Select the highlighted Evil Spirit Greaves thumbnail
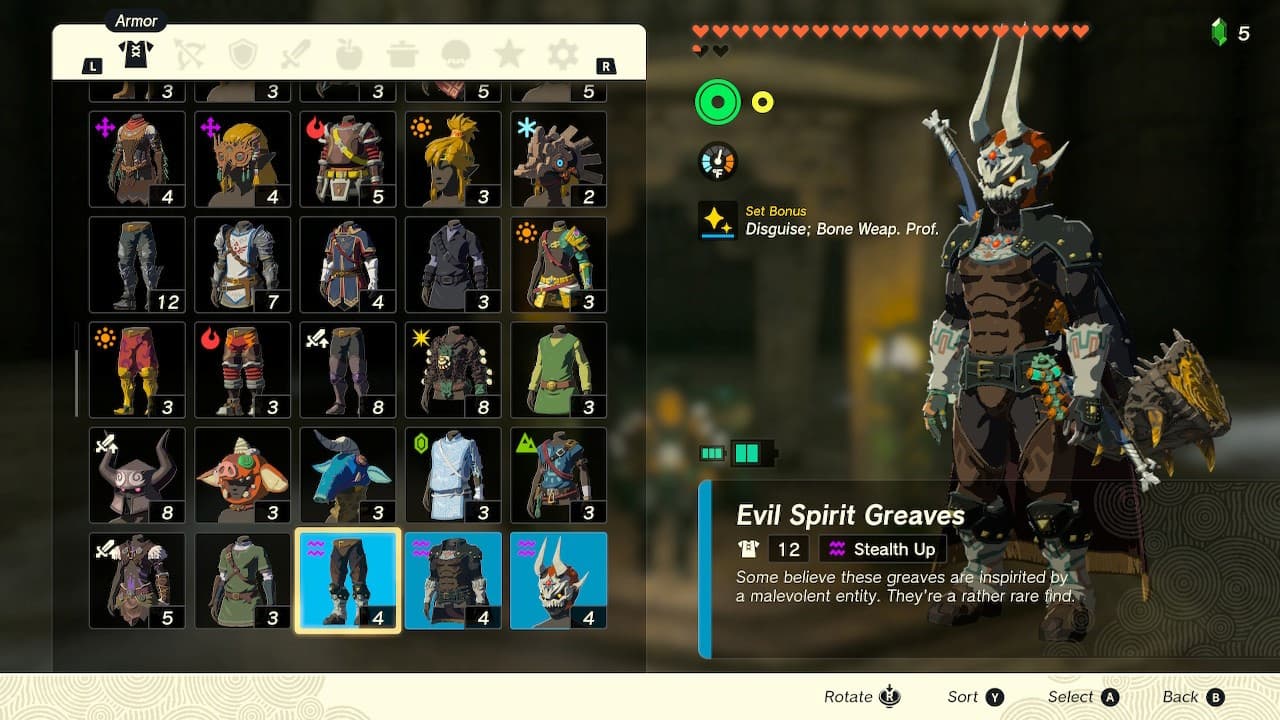 click(347, 580)
